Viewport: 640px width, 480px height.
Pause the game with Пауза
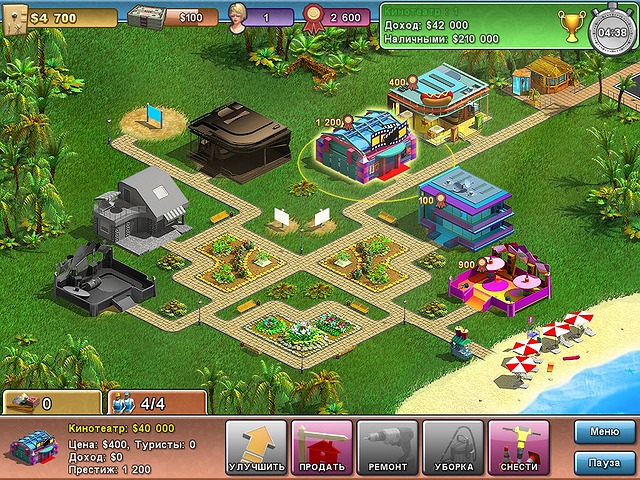[x=604, y=463]
